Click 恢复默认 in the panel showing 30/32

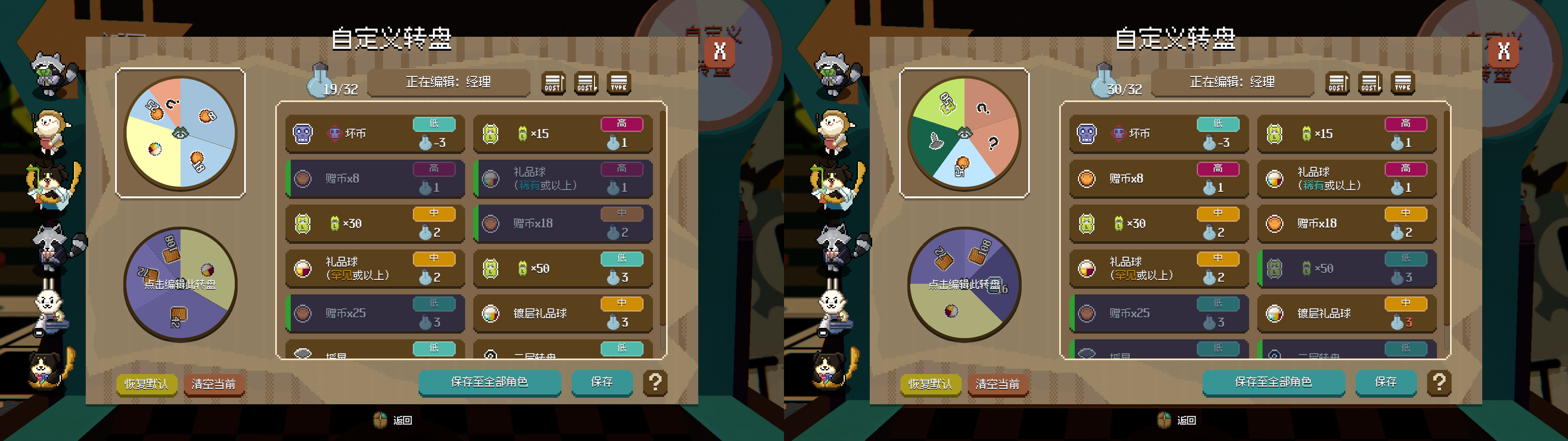[930, 384]
